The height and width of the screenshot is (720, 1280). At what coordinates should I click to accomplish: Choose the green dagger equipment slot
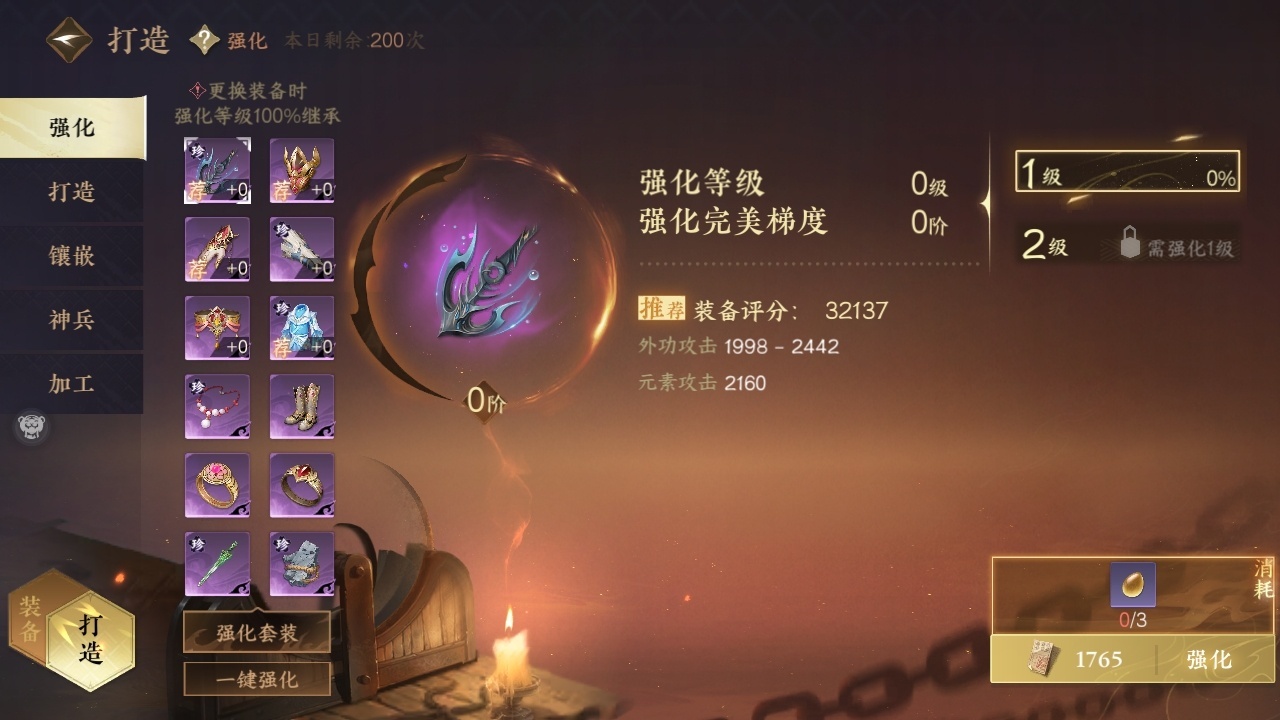(217, 564)
